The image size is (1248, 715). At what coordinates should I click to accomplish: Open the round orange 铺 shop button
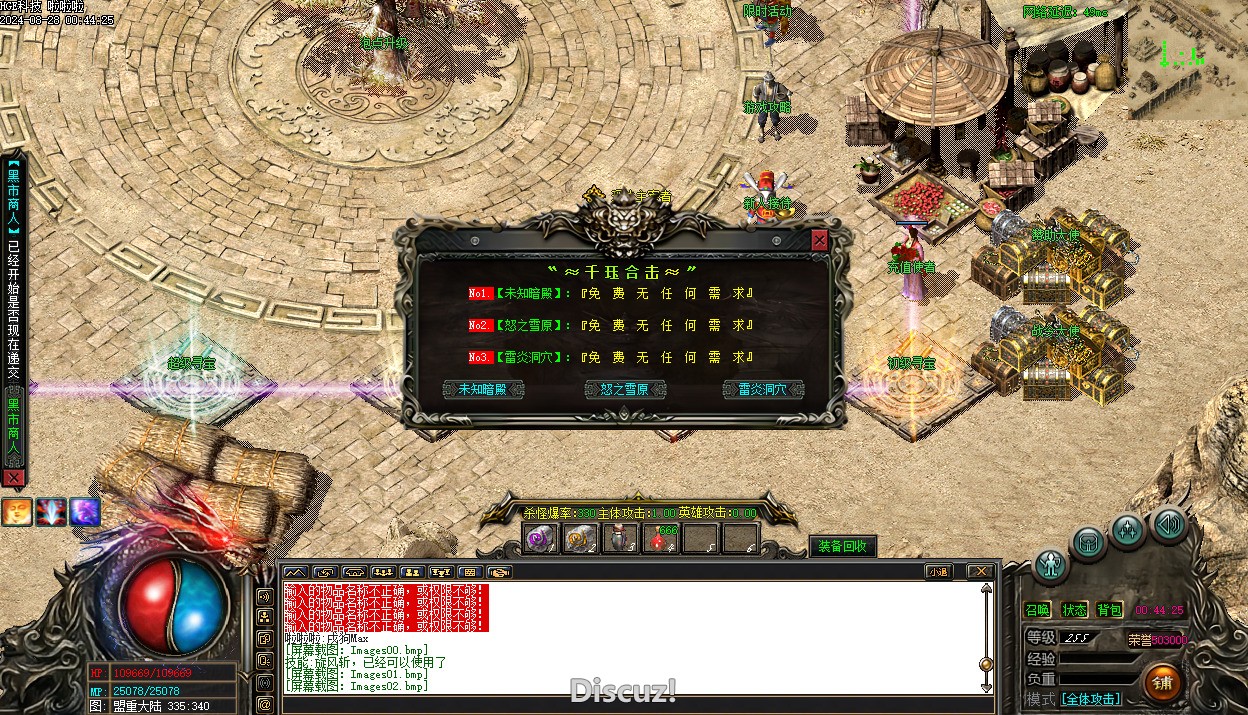[x=1162, y=683]
